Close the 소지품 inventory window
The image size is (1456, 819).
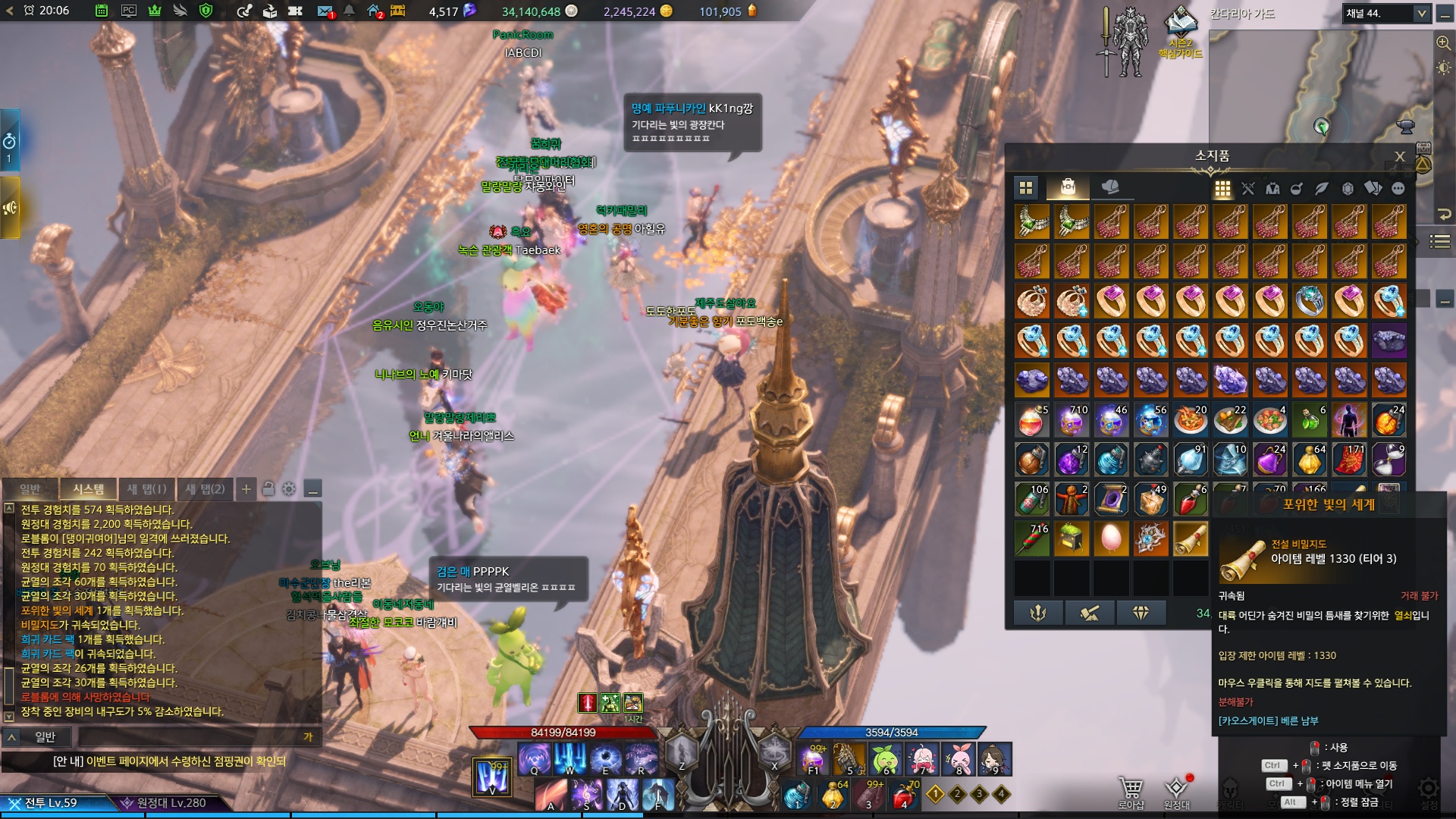pos(1400,156)
